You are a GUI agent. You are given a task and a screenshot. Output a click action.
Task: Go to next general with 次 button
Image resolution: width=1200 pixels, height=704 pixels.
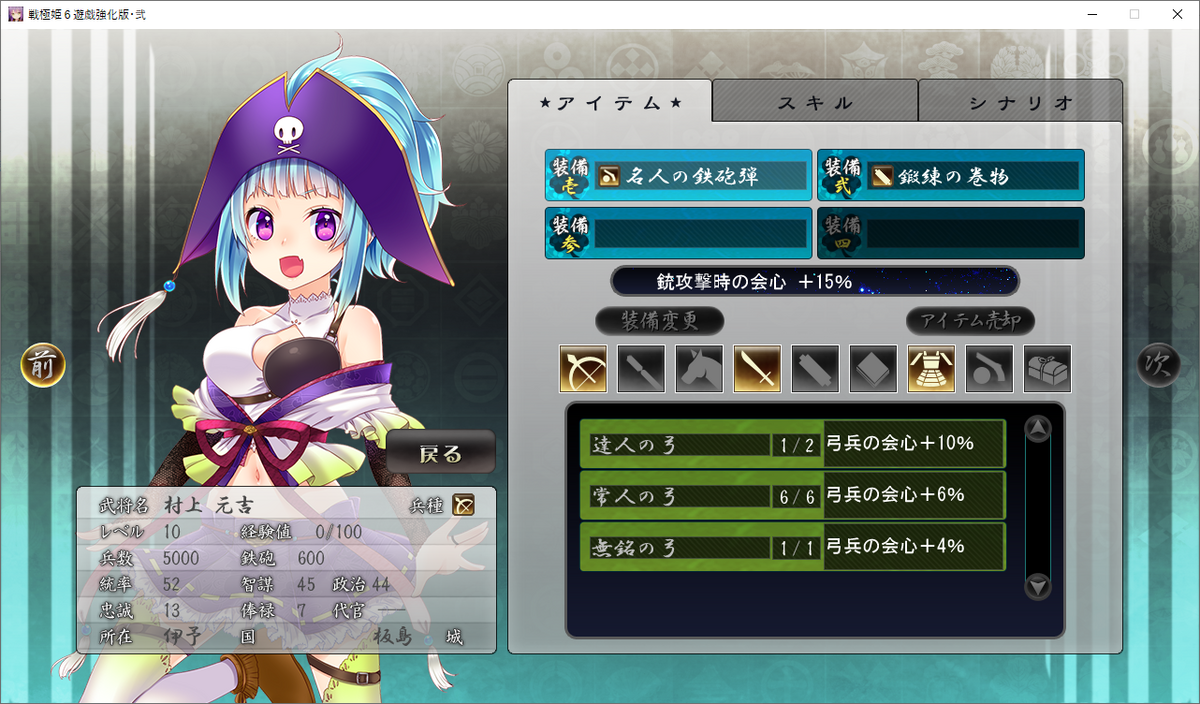(x=1159, y=366)
